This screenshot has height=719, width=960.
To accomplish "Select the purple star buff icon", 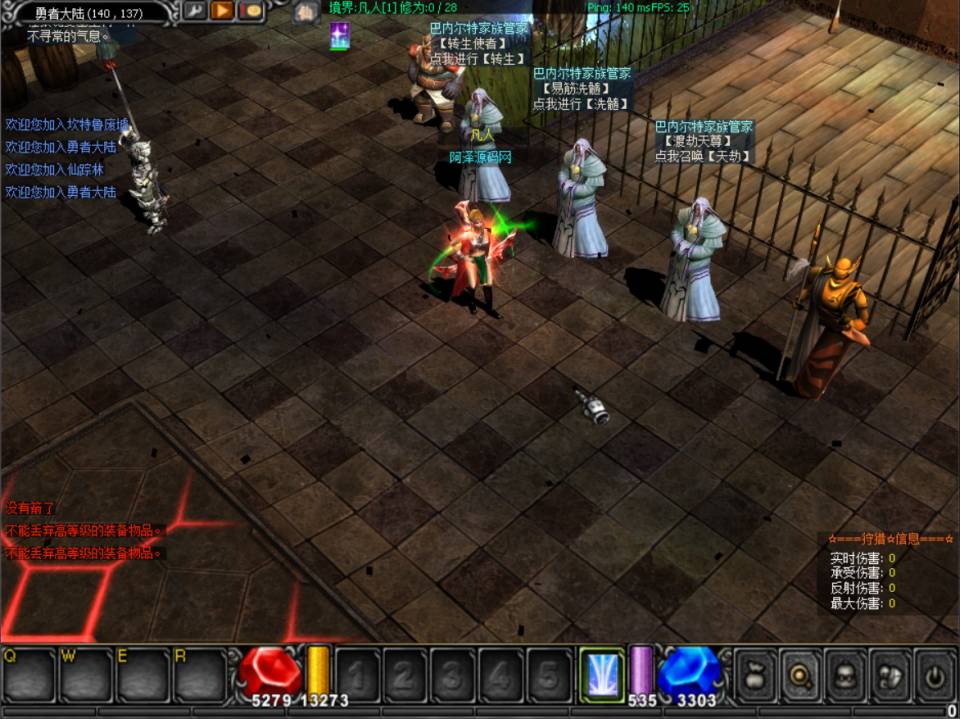I will click(340, 36).
